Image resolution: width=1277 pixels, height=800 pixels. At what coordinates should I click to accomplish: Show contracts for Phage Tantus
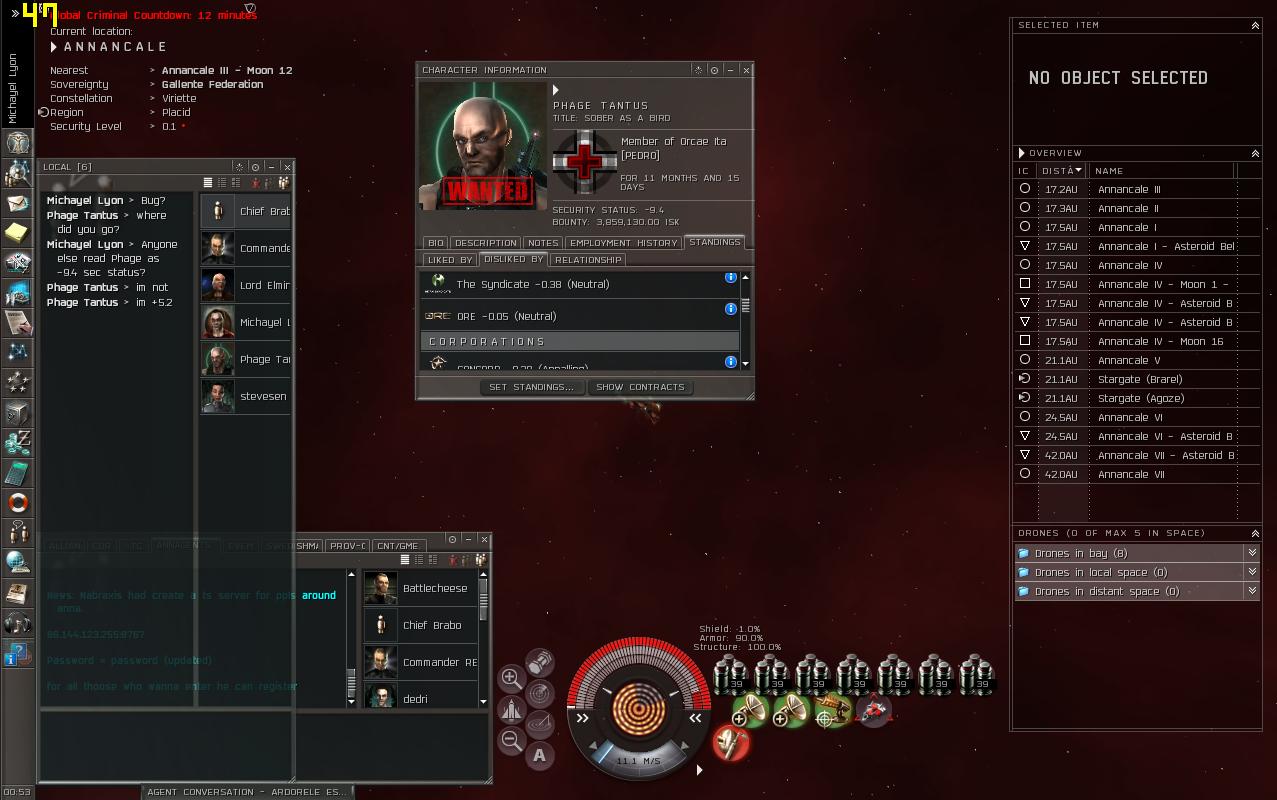pyautogui.click(x=640, y=387)
